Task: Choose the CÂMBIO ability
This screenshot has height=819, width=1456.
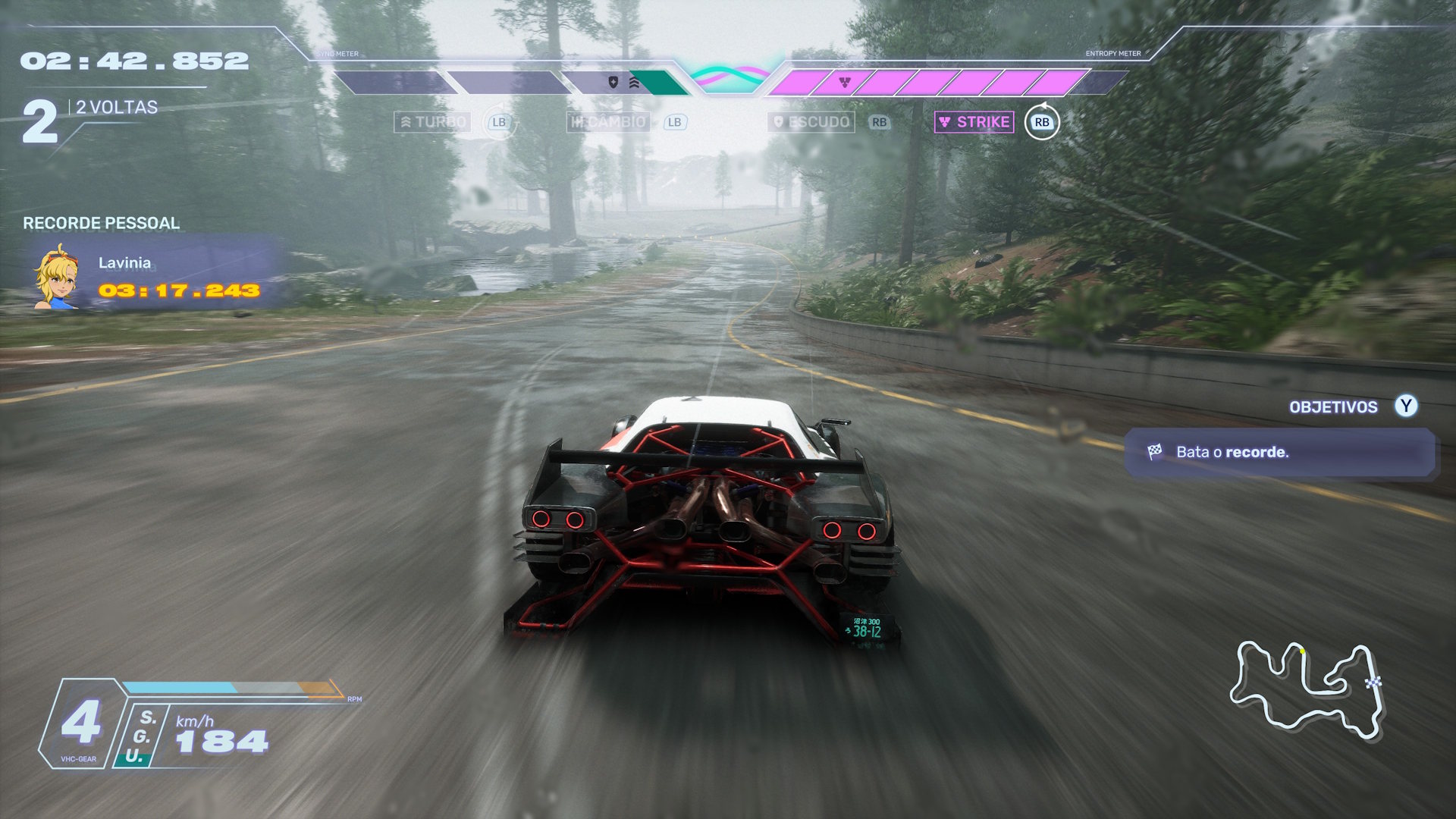Action: (608, 122)
